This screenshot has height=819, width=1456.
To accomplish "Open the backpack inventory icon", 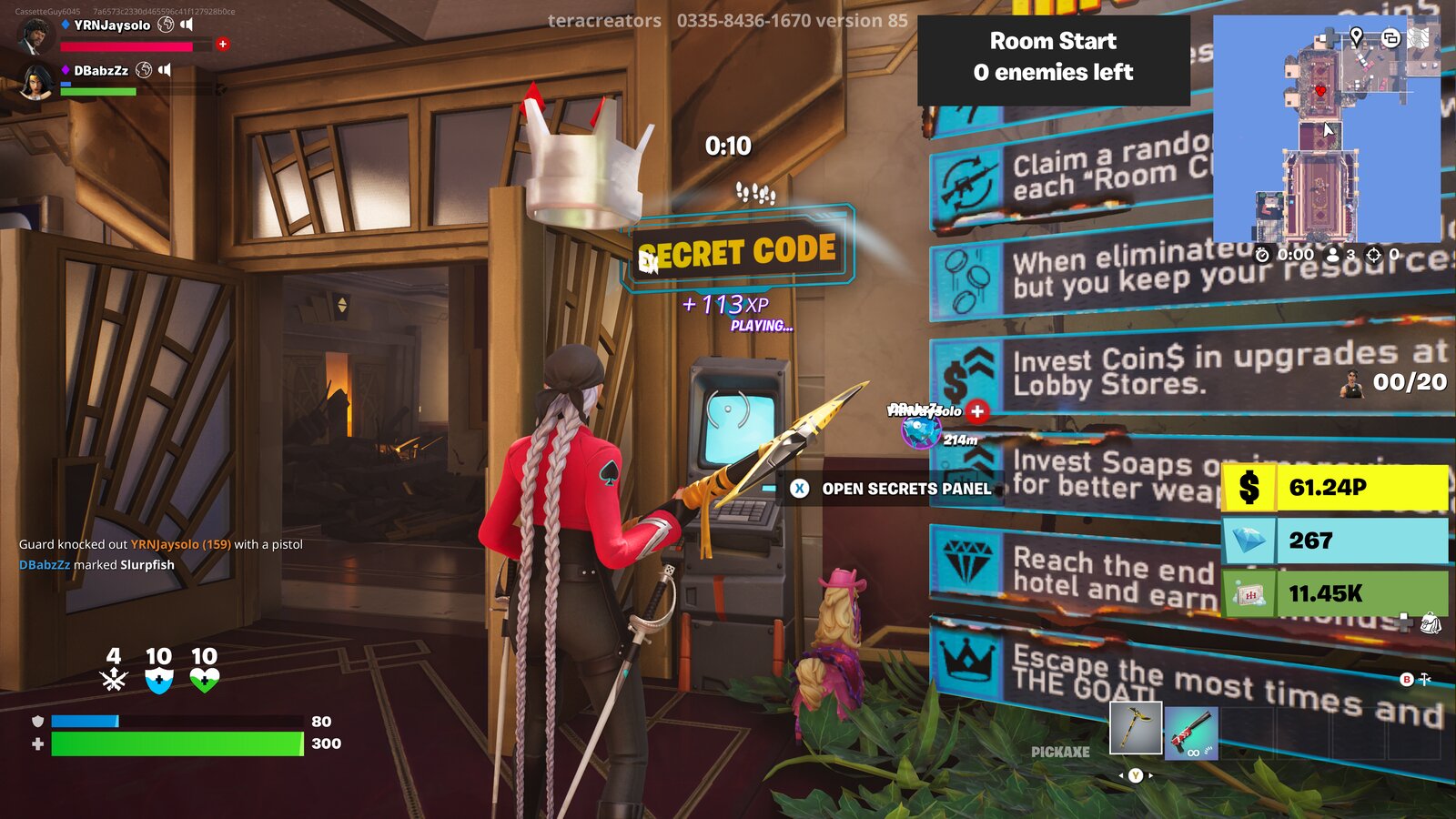I will 1431,623.
